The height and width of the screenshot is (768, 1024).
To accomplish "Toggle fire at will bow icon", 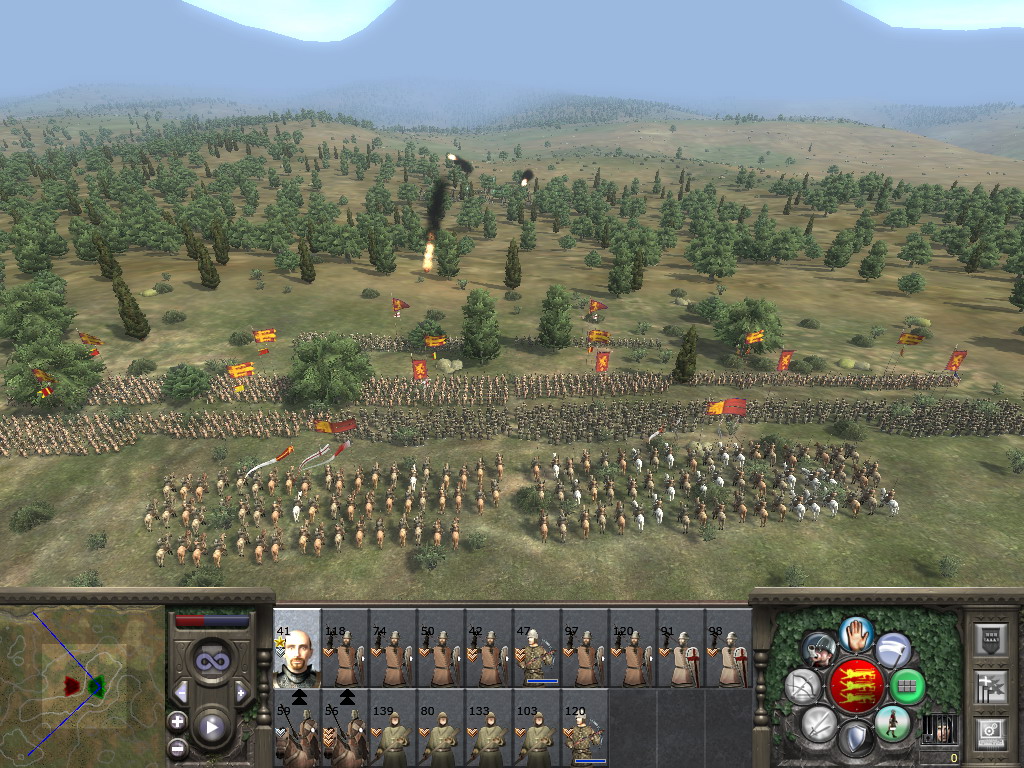I will pyautogui.click(x=803, y=686).
